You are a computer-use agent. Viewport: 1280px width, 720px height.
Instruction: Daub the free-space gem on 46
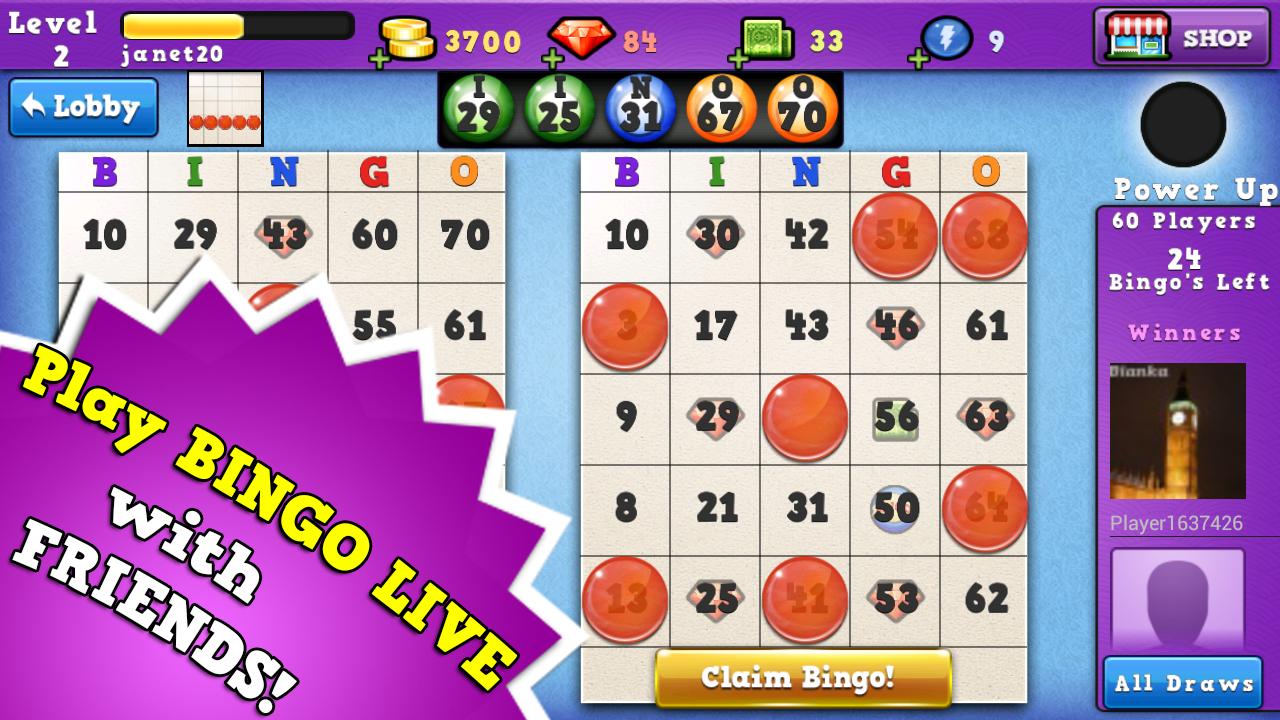click(895, 326)
